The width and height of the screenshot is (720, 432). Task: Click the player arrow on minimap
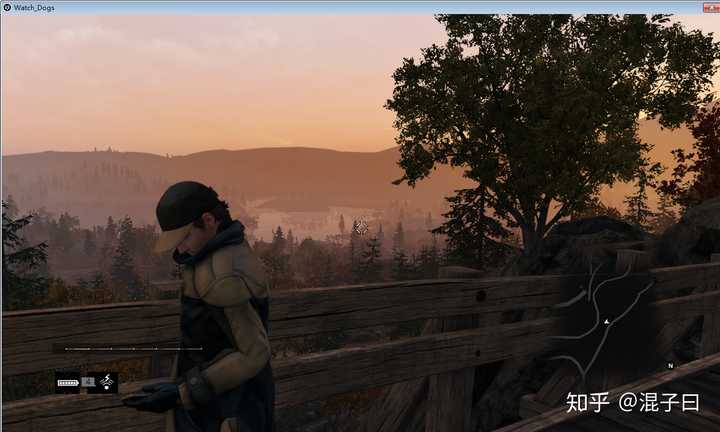[x=606, y=321]
